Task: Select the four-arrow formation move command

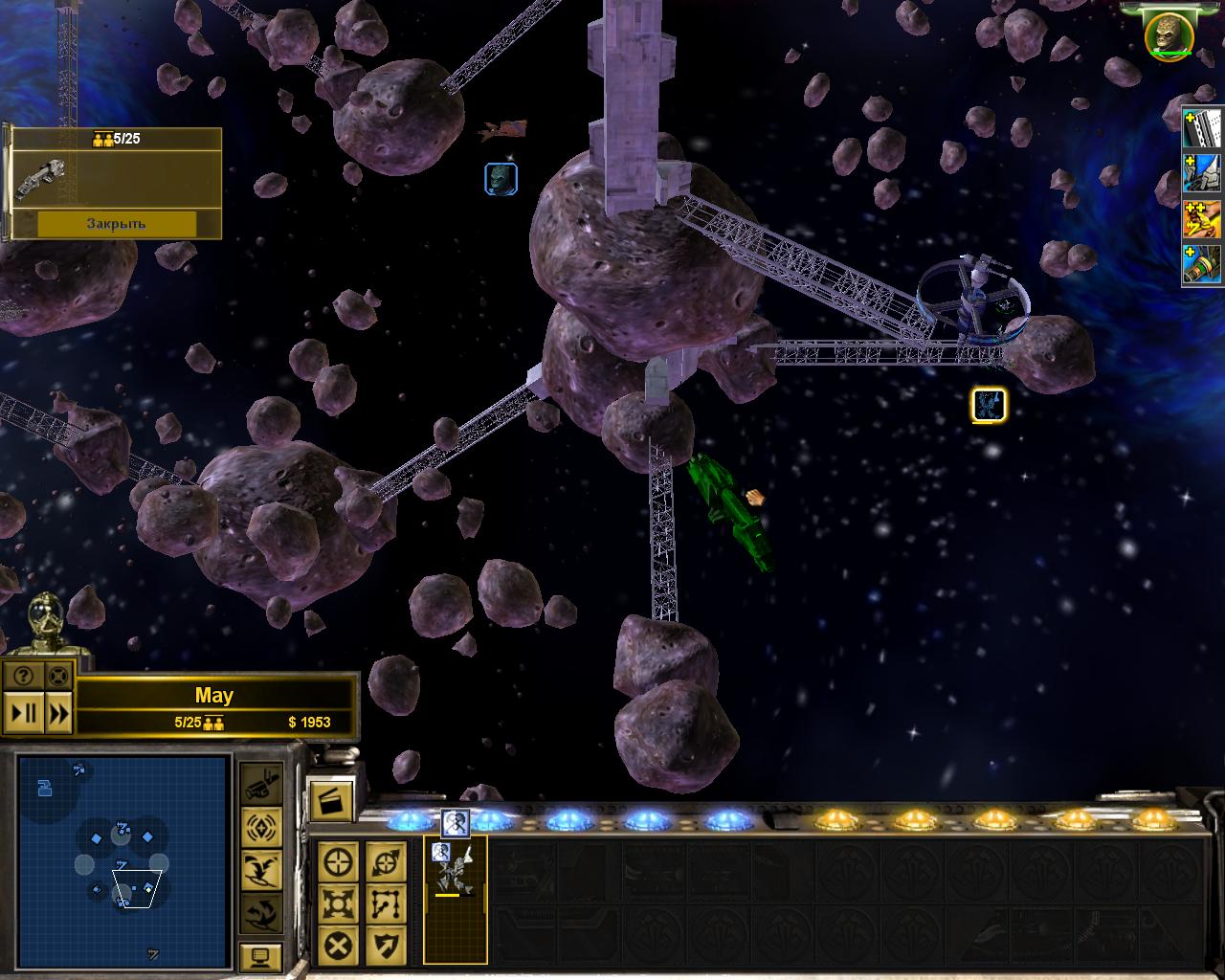Action: coord(340,903)
